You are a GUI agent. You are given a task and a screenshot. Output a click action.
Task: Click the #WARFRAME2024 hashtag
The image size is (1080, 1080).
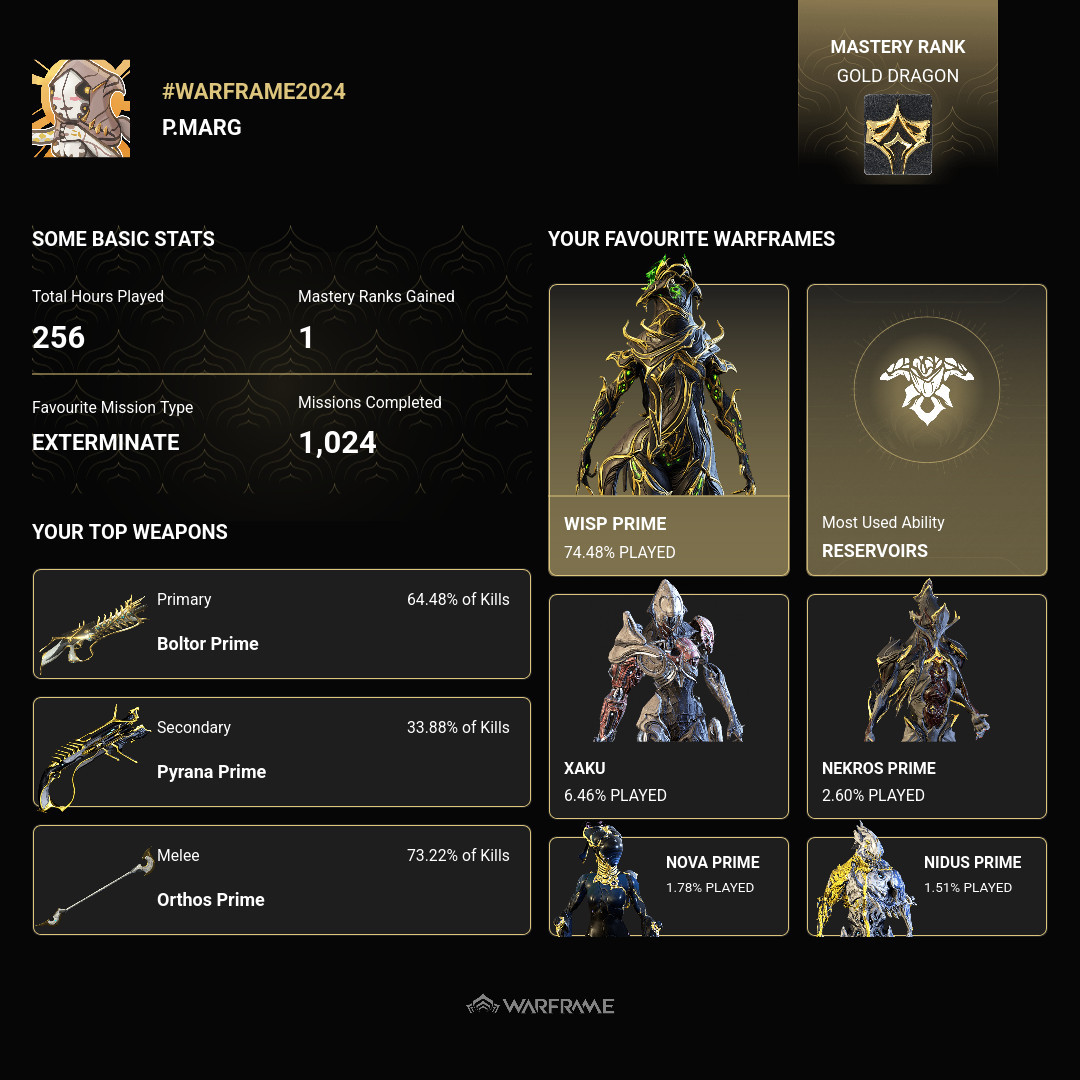254,91
